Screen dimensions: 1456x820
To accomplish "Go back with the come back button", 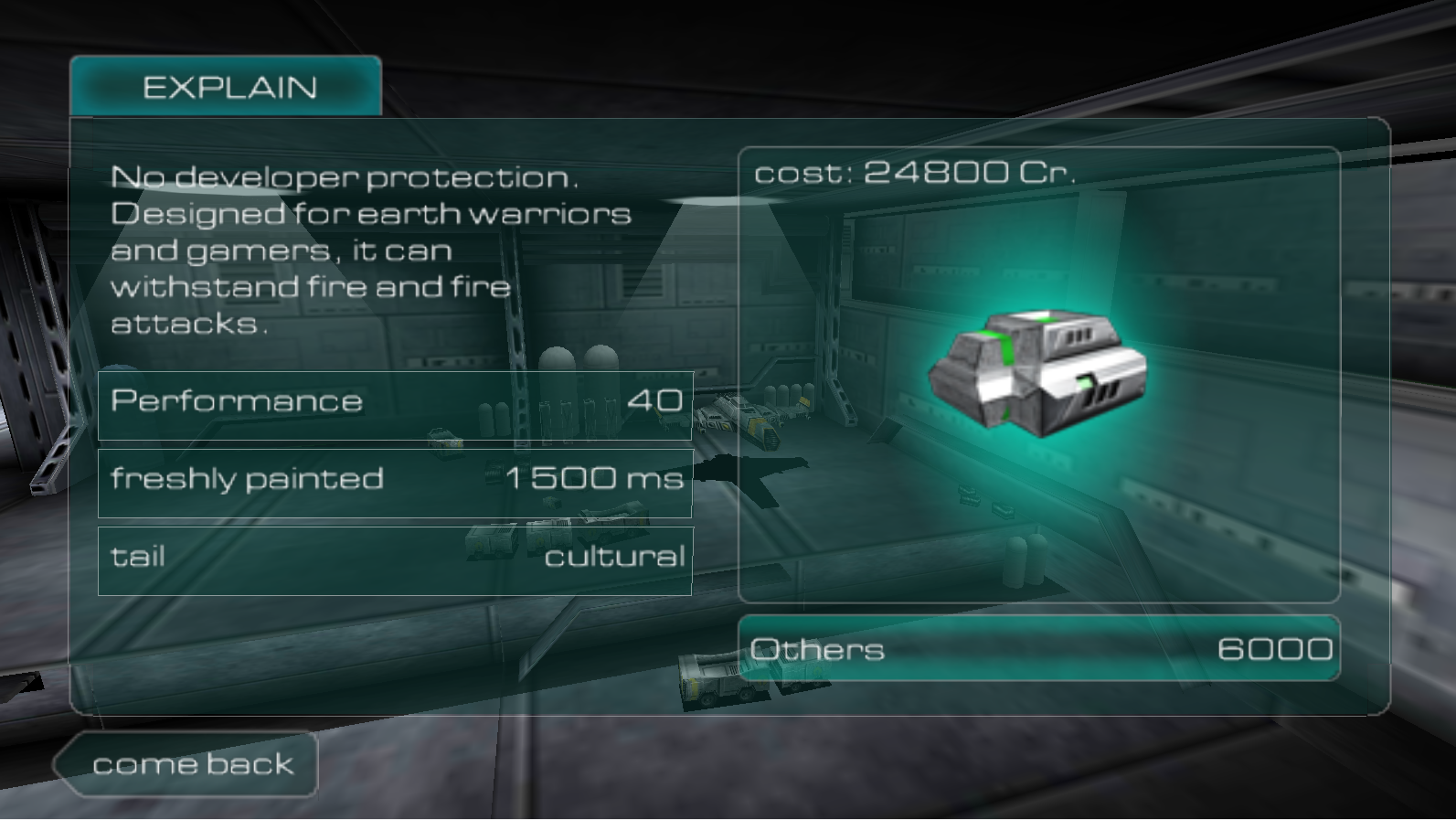I will pyautogui.click(x=190, y=764).
